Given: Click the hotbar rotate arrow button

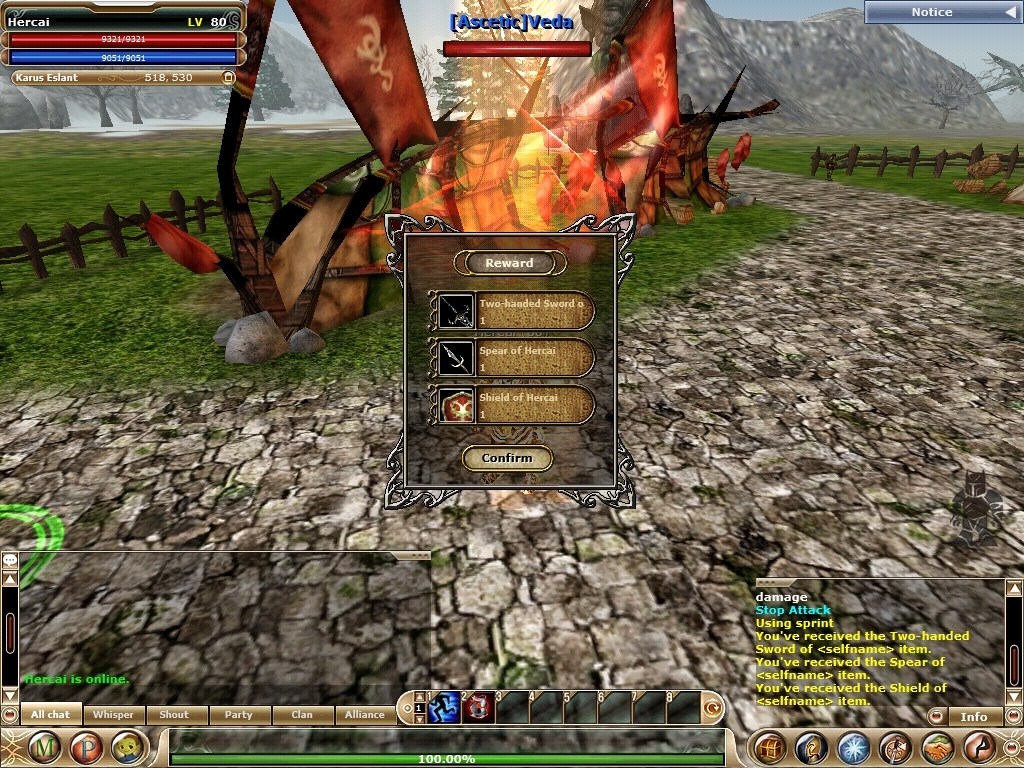Looking at the screenshot, I should click(x=713, y=708).
